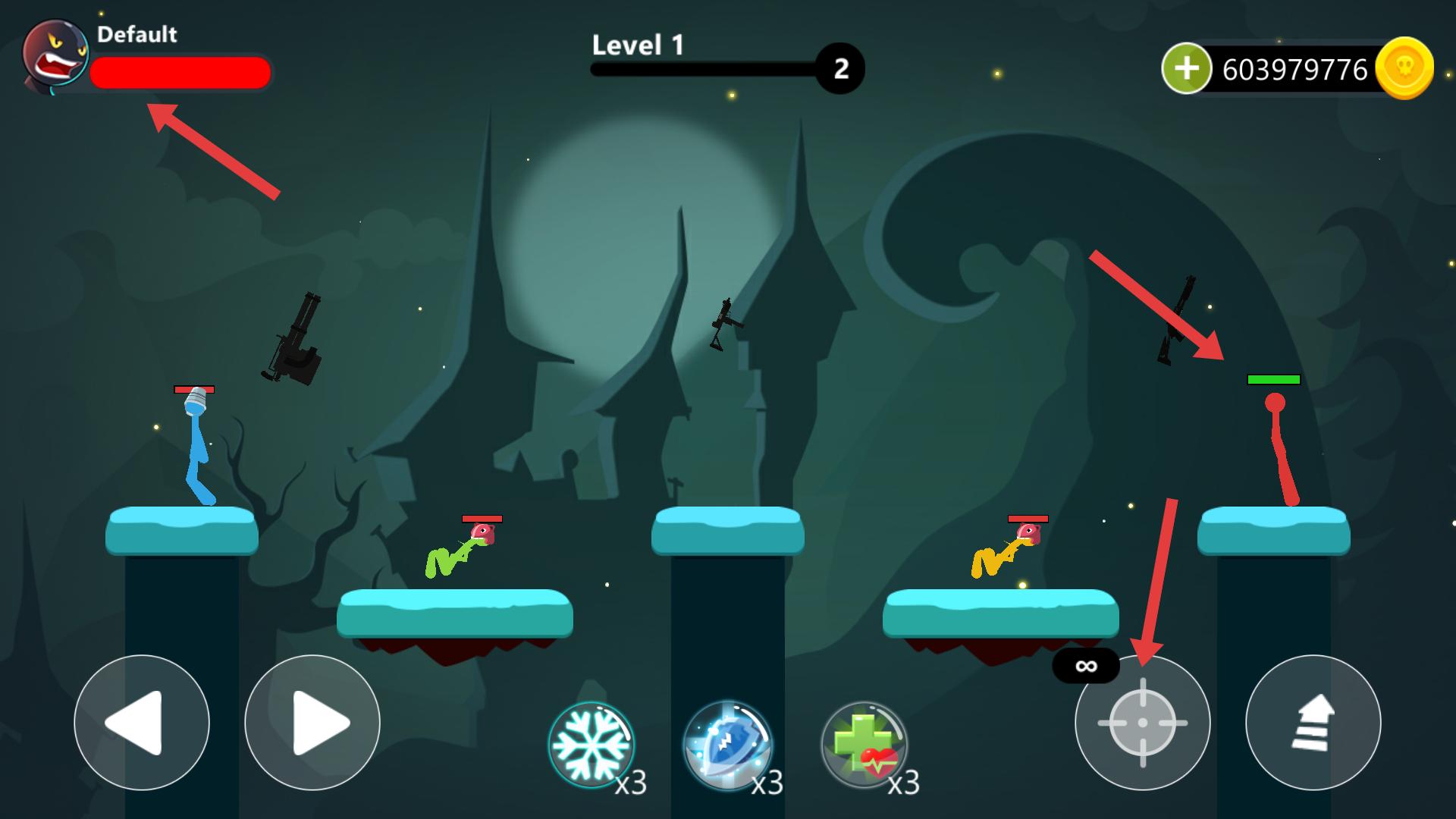Activate the snowflake freeze power-up
The width and height of the screenshot is (1456, 819).
(x=591, y=744)
